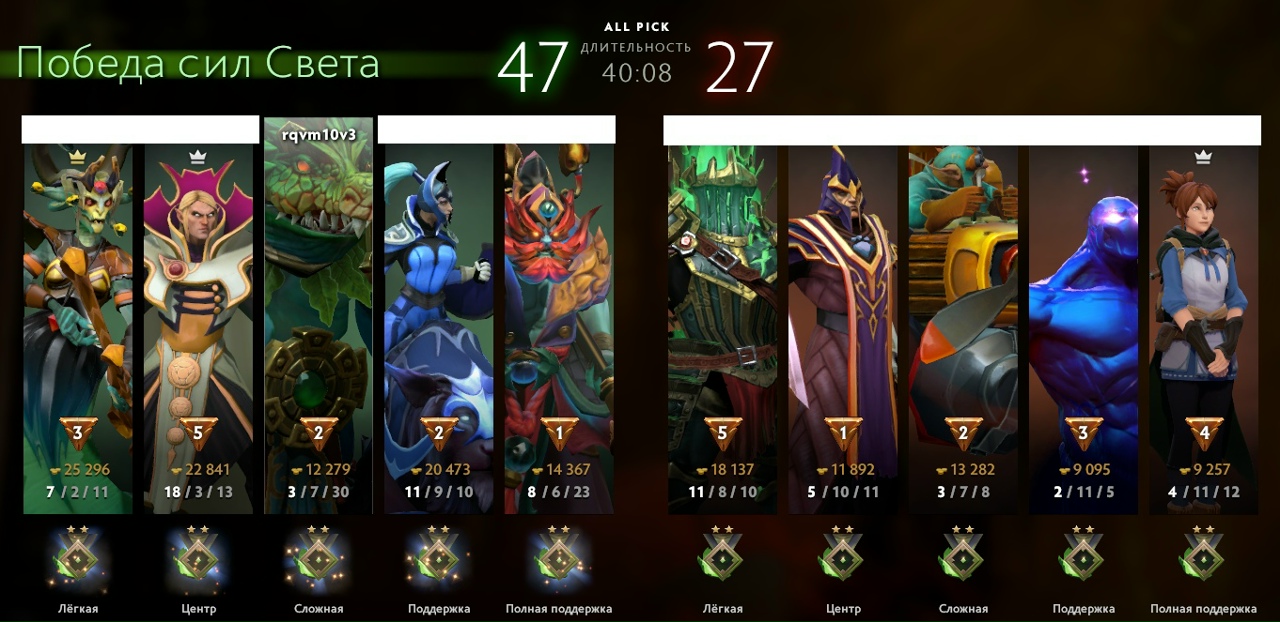Click the rank medal beneath Medusa's card
The image size is (1280, 622).
(78, 558)
